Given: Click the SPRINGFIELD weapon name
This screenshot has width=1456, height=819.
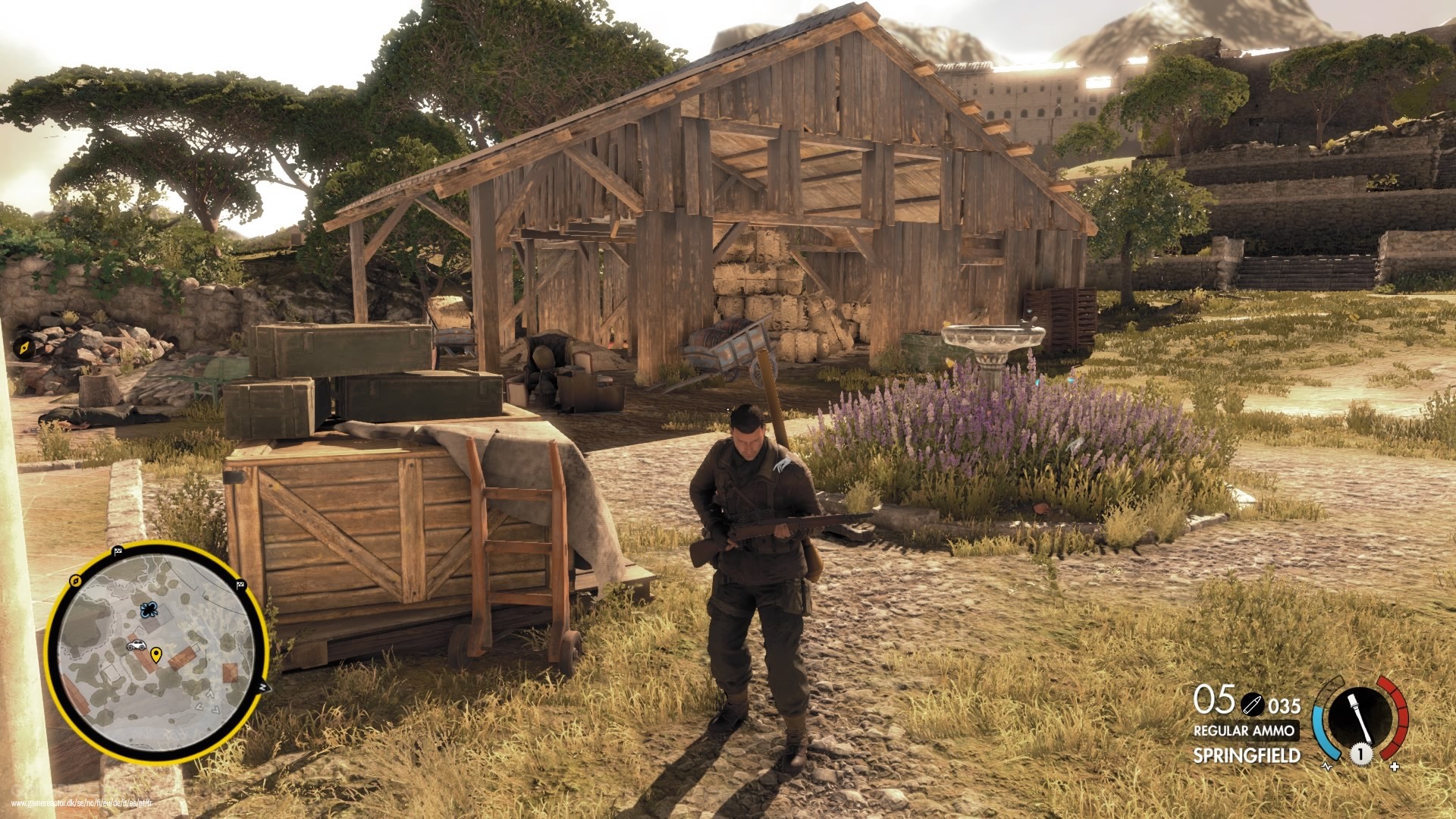Looking at the screenshot, I should pos(1247,754).
